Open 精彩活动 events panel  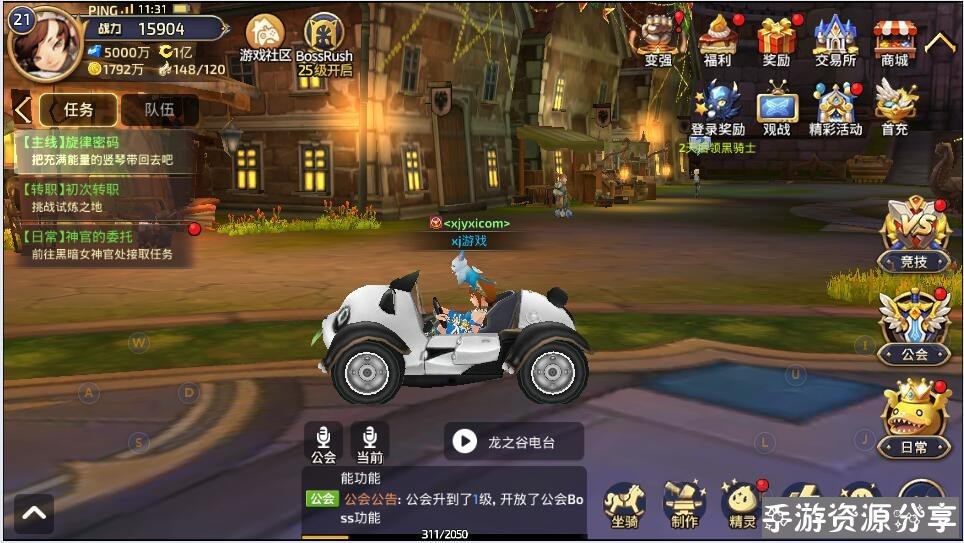point(835,107)
